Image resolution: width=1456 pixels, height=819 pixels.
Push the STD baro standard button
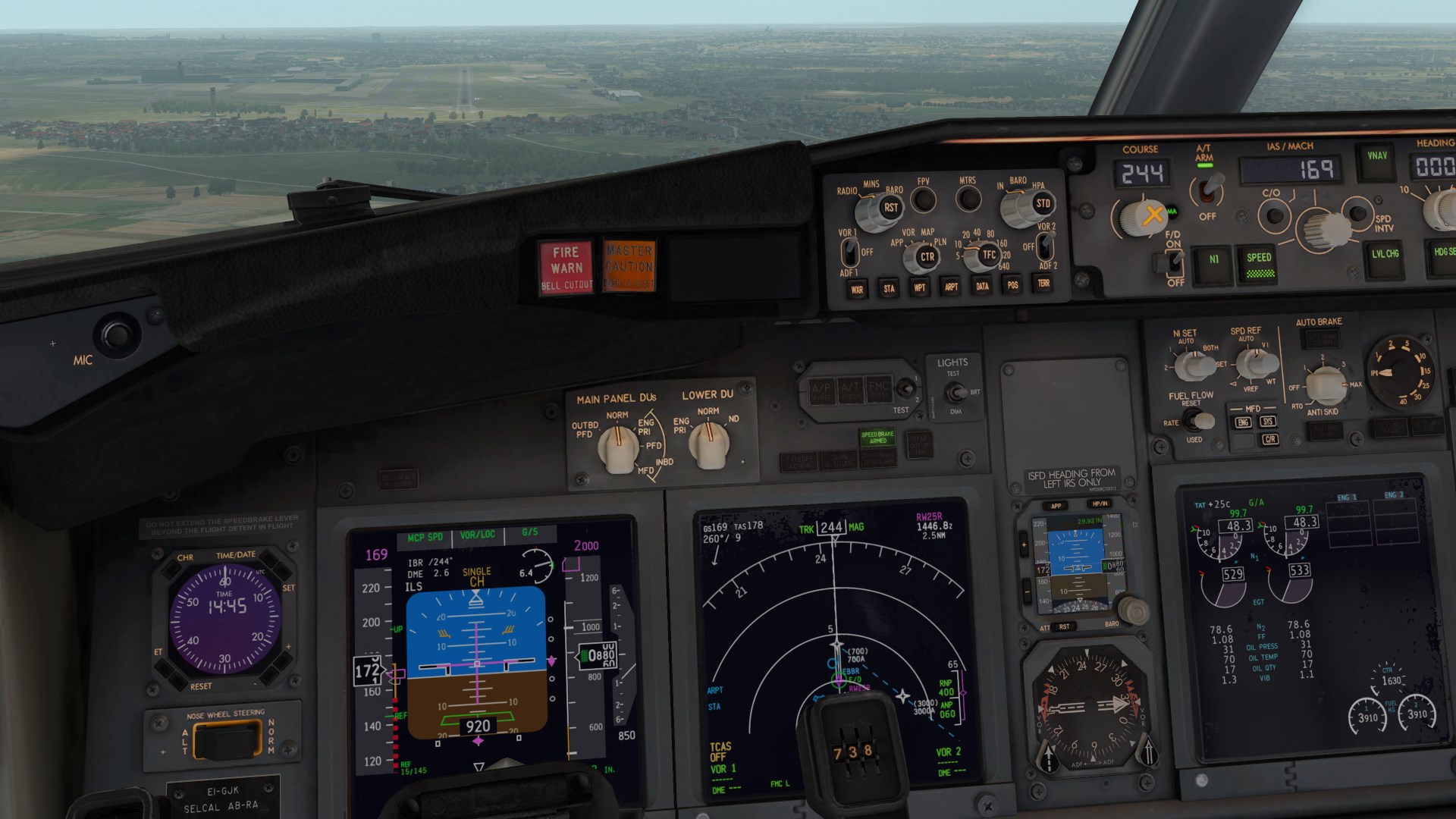[x=1043, y=203]
